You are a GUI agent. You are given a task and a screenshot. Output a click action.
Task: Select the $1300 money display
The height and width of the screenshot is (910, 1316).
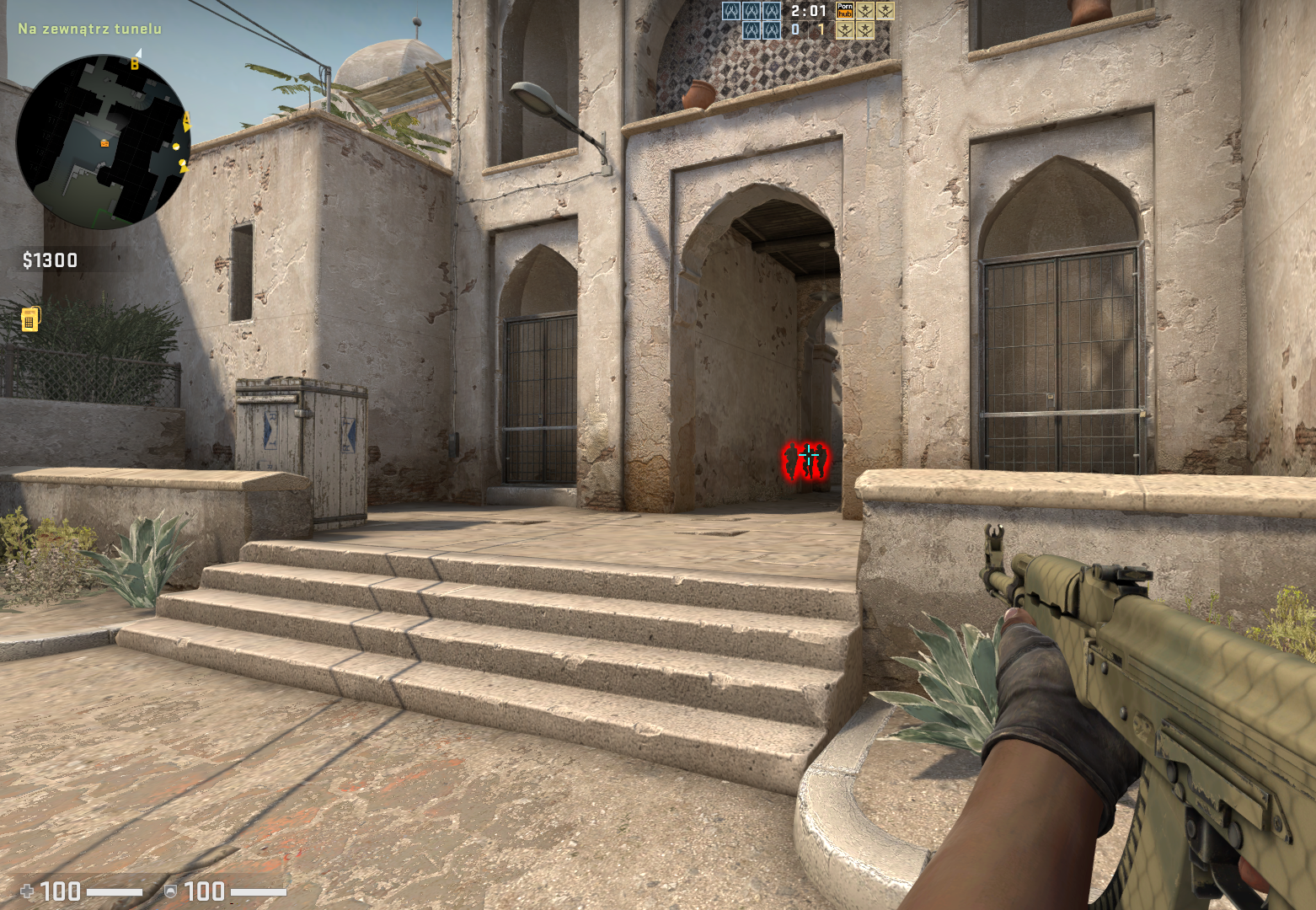click(48, 260)
